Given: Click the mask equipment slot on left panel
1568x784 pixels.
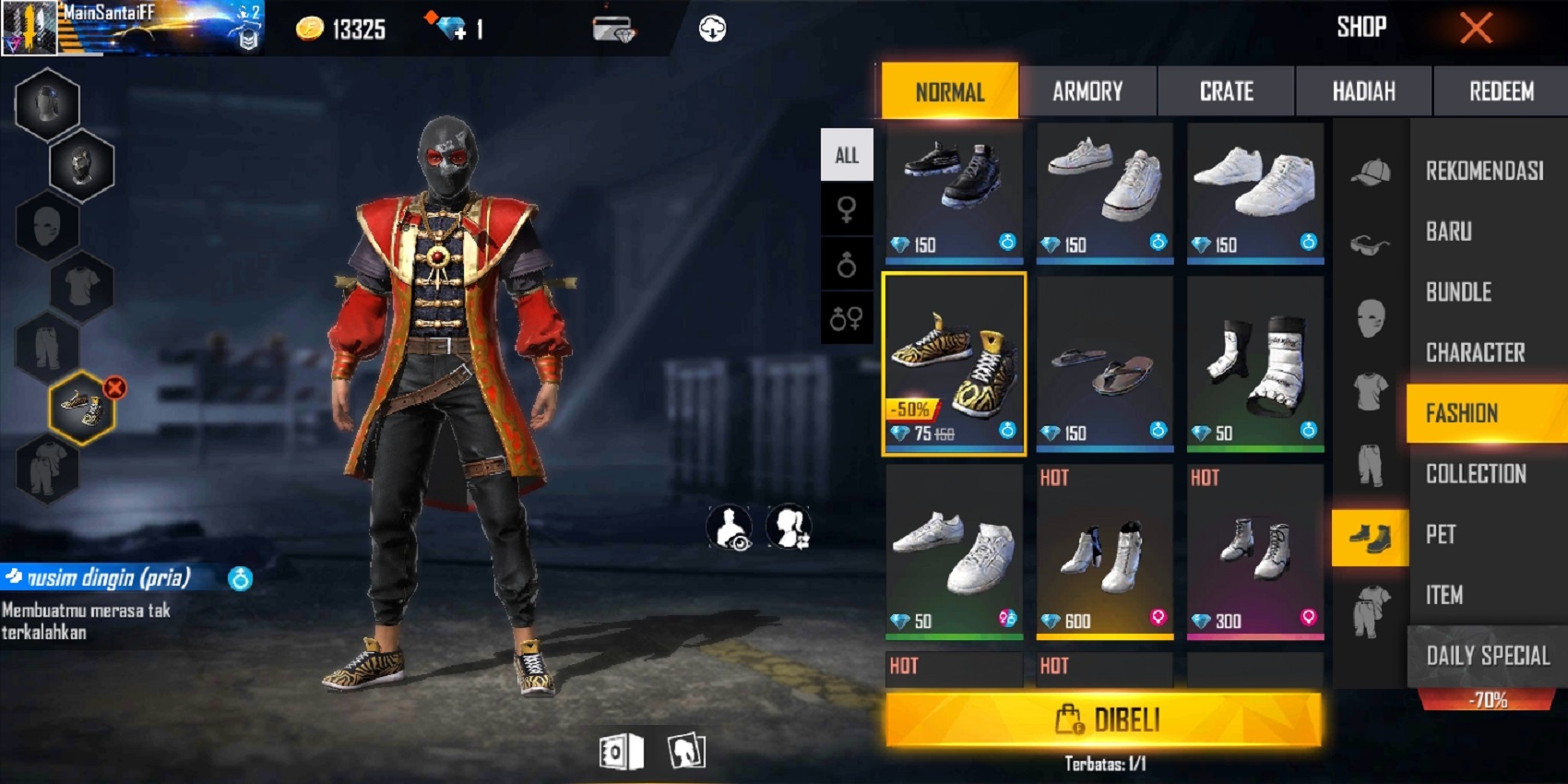Looking at the screenshot, I should (48, 226).
